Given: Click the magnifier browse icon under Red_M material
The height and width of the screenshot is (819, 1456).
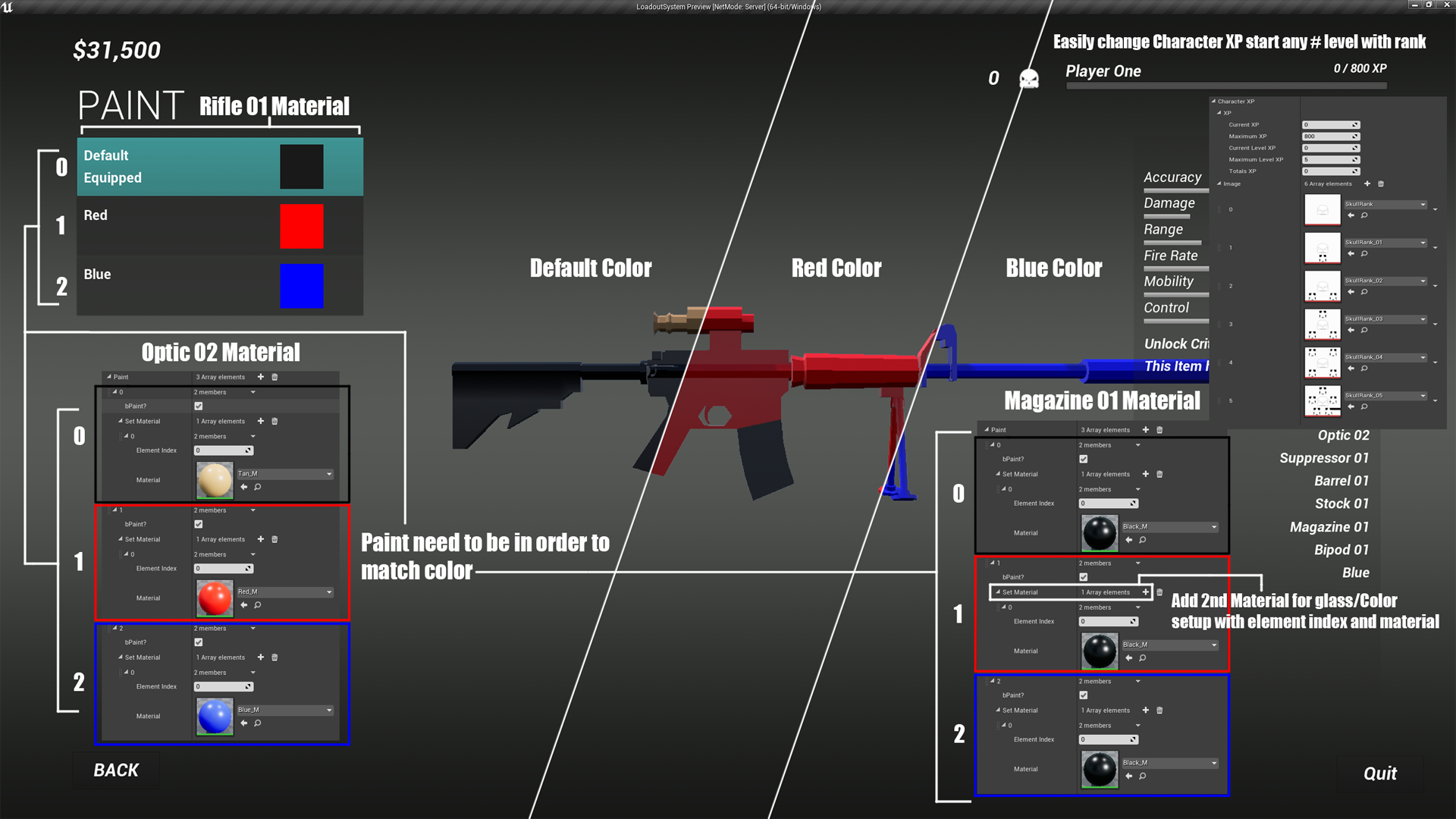Looking at the screenshot, I should [x=257, y=605].
